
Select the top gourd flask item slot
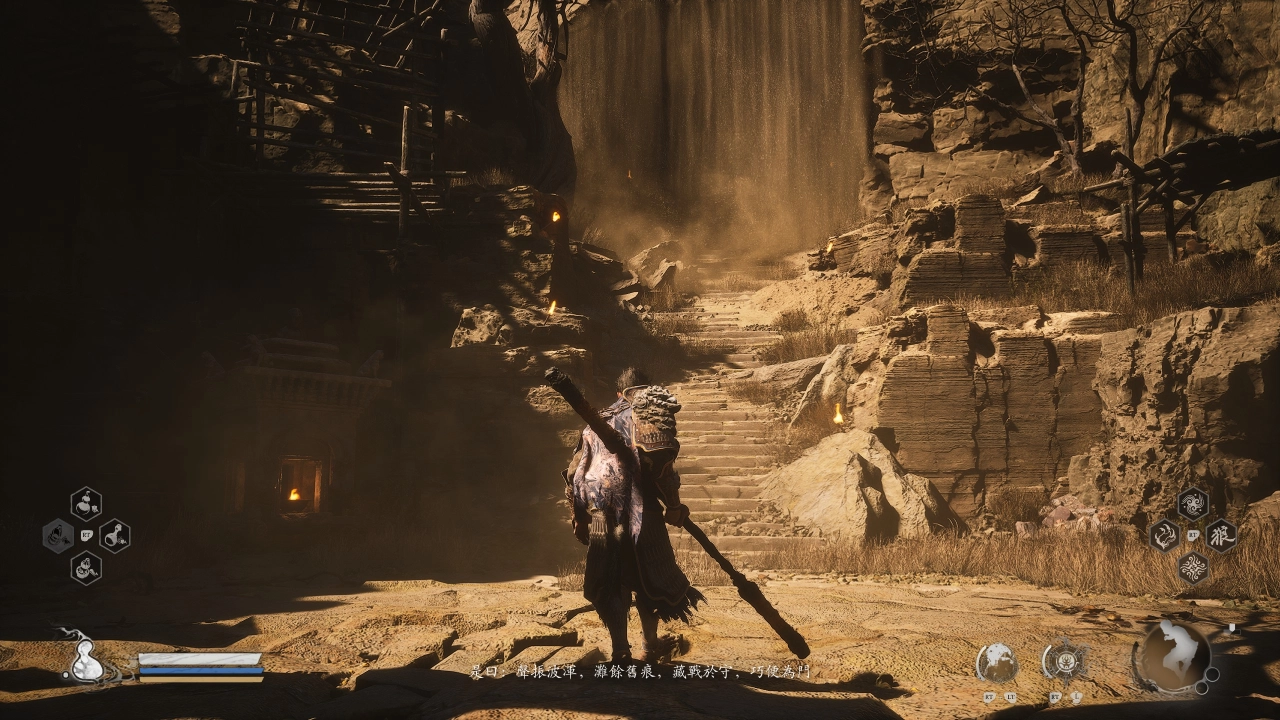[86, 503]
